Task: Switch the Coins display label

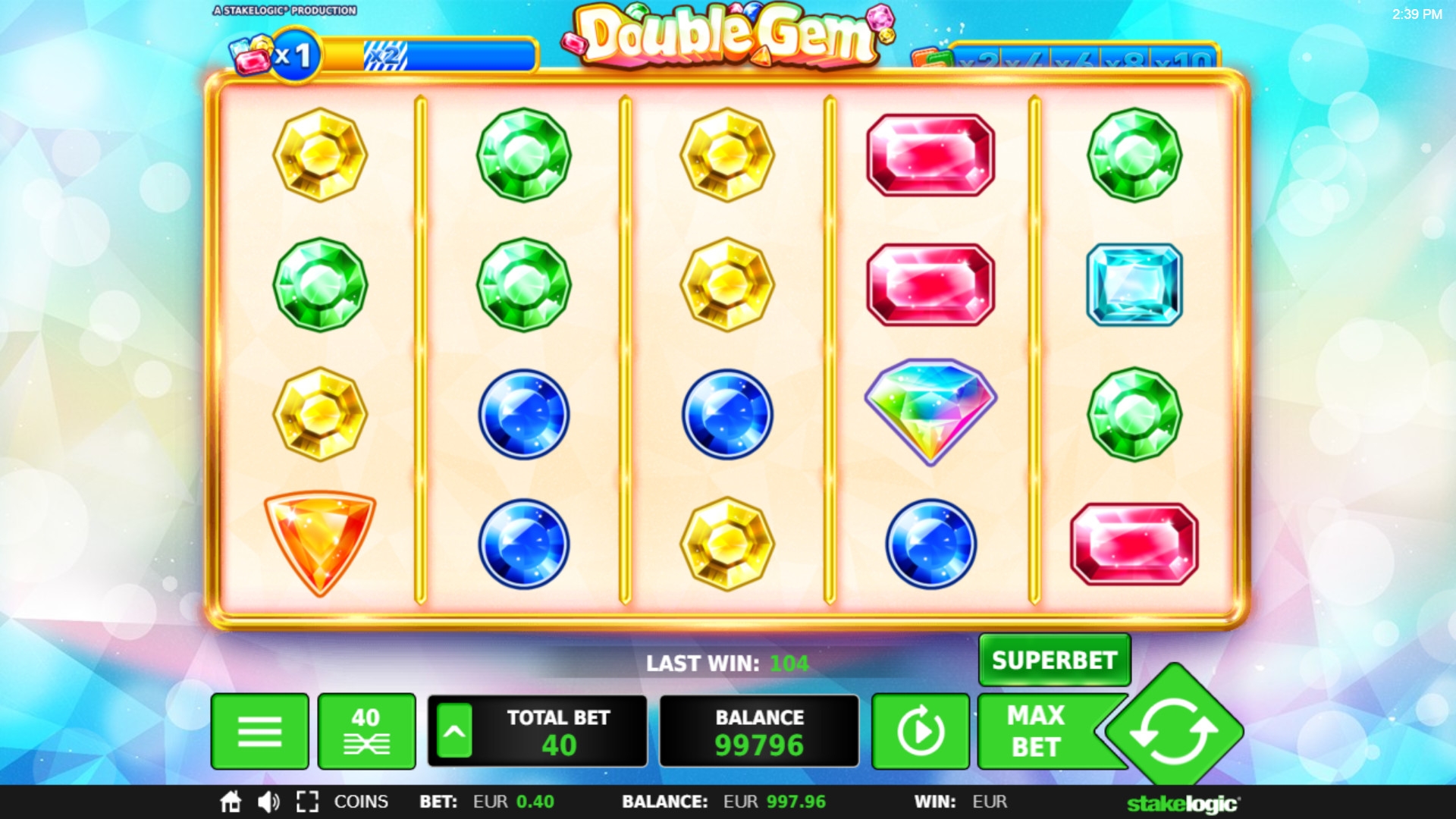Action: (361, 802)
